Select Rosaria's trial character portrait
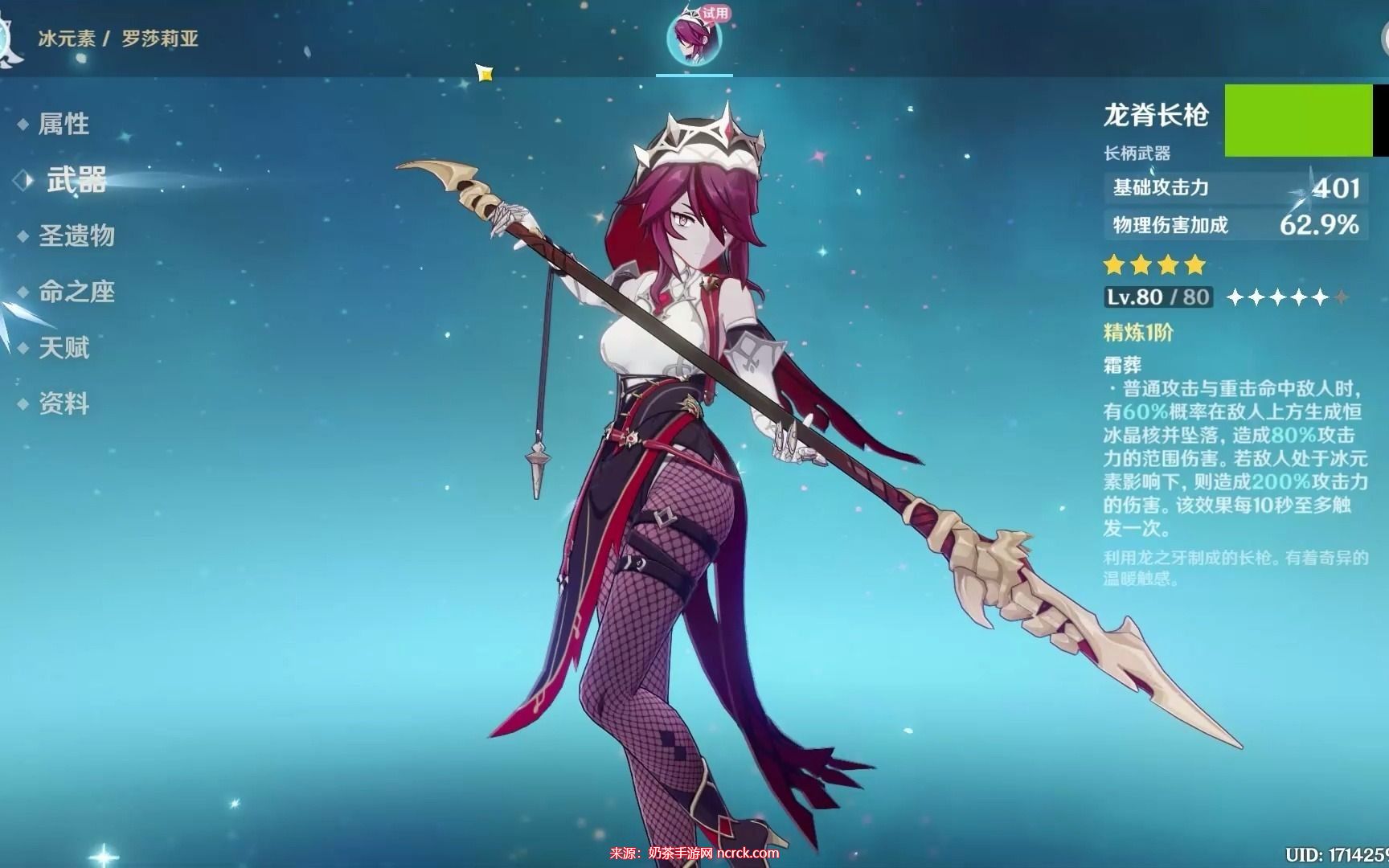The height and width of the screenshot is (868, 1389). coord(694,39)
